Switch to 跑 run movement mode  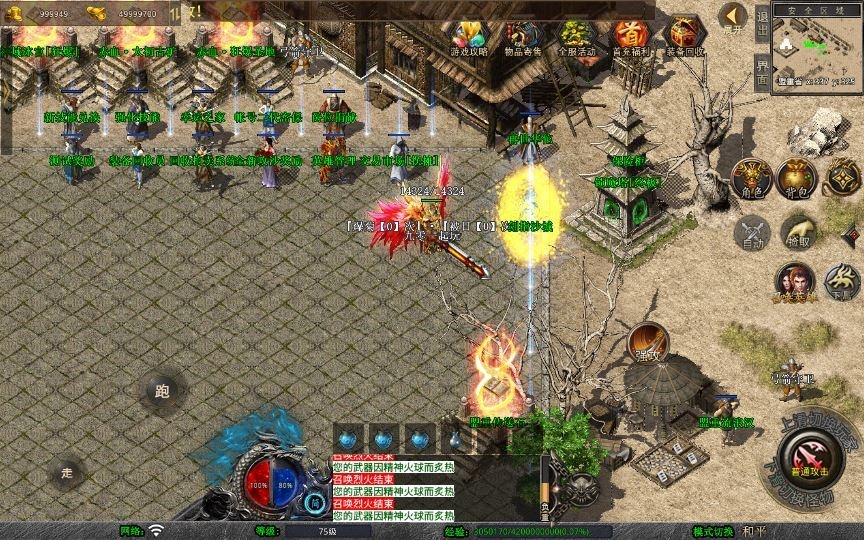(162, 391)
